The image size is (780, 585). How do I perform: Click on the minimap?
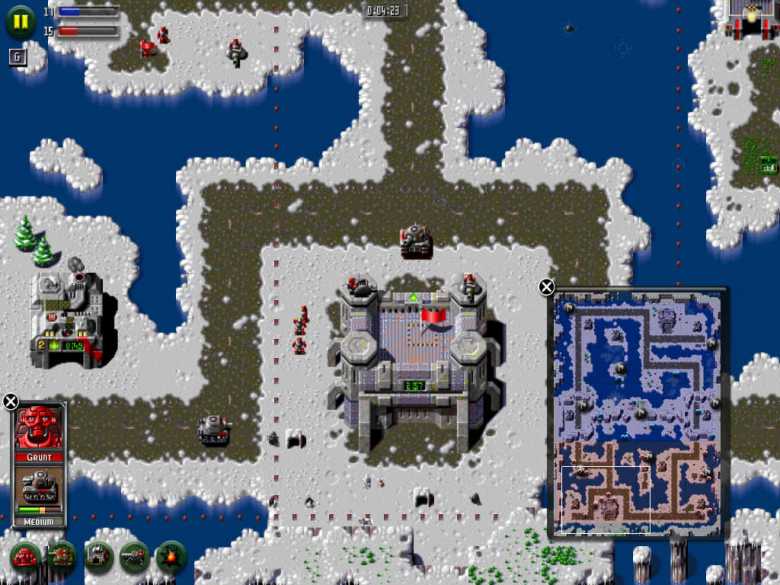pos(636,412)
